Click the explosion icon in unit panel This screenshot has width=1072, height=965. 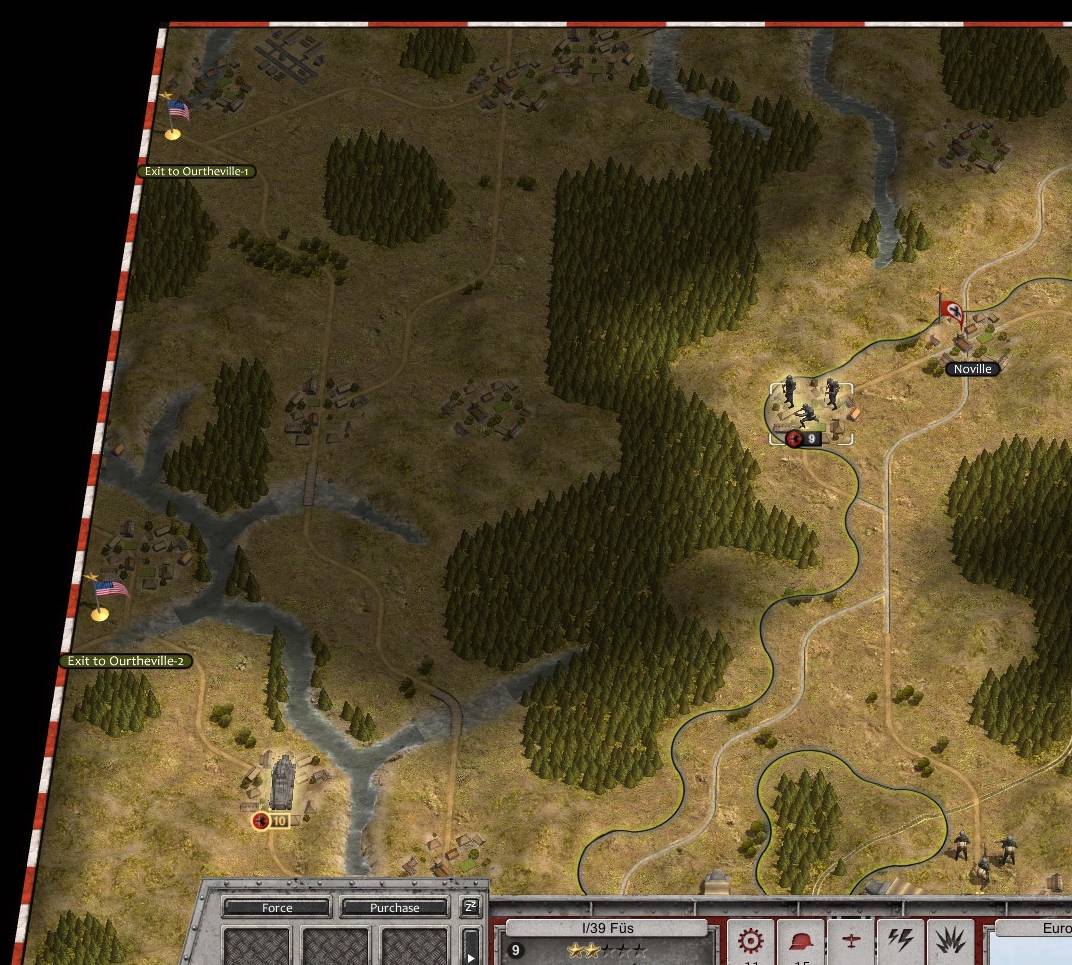point(949,942)
